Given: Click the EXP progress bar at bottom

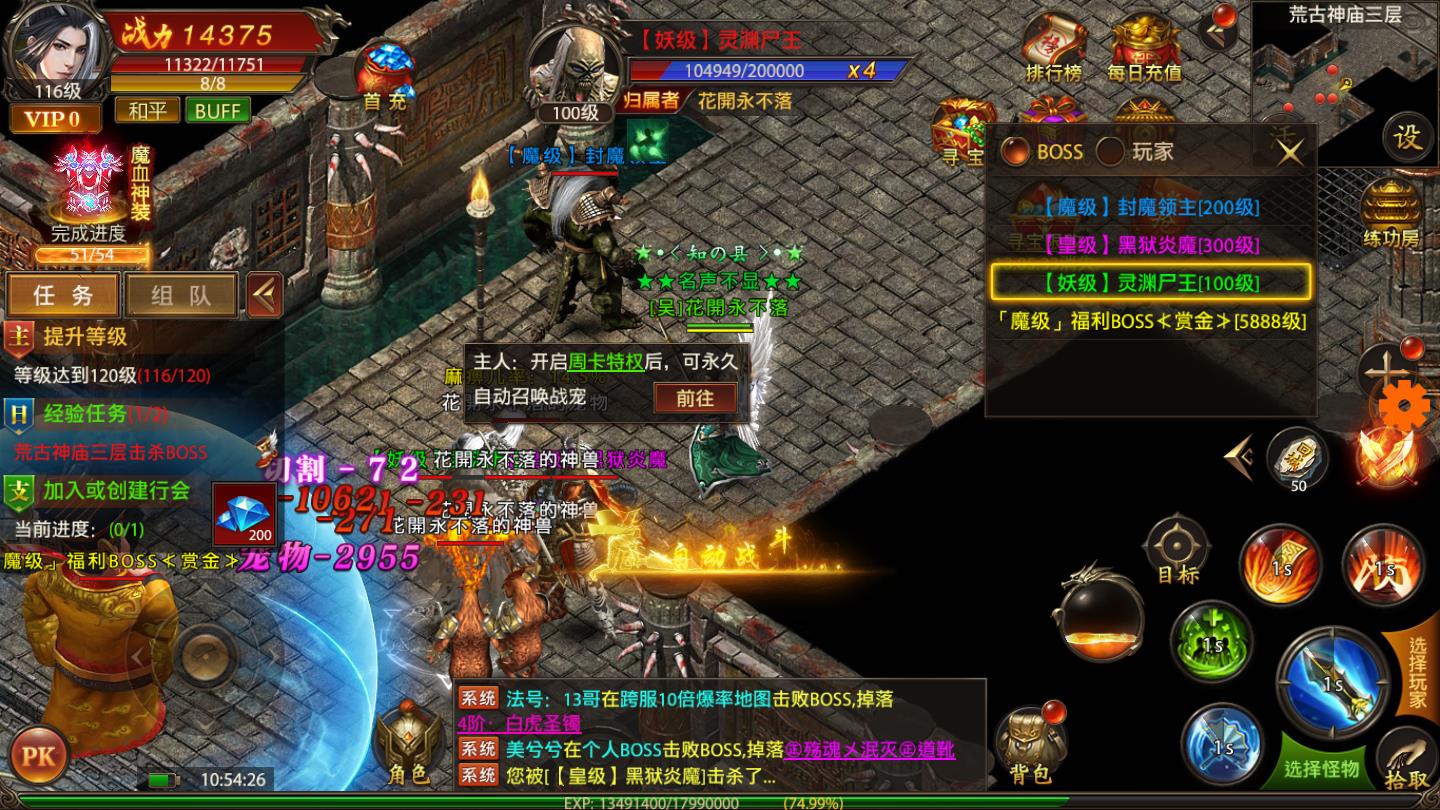Looking at the screenshot, I should 720,801.
